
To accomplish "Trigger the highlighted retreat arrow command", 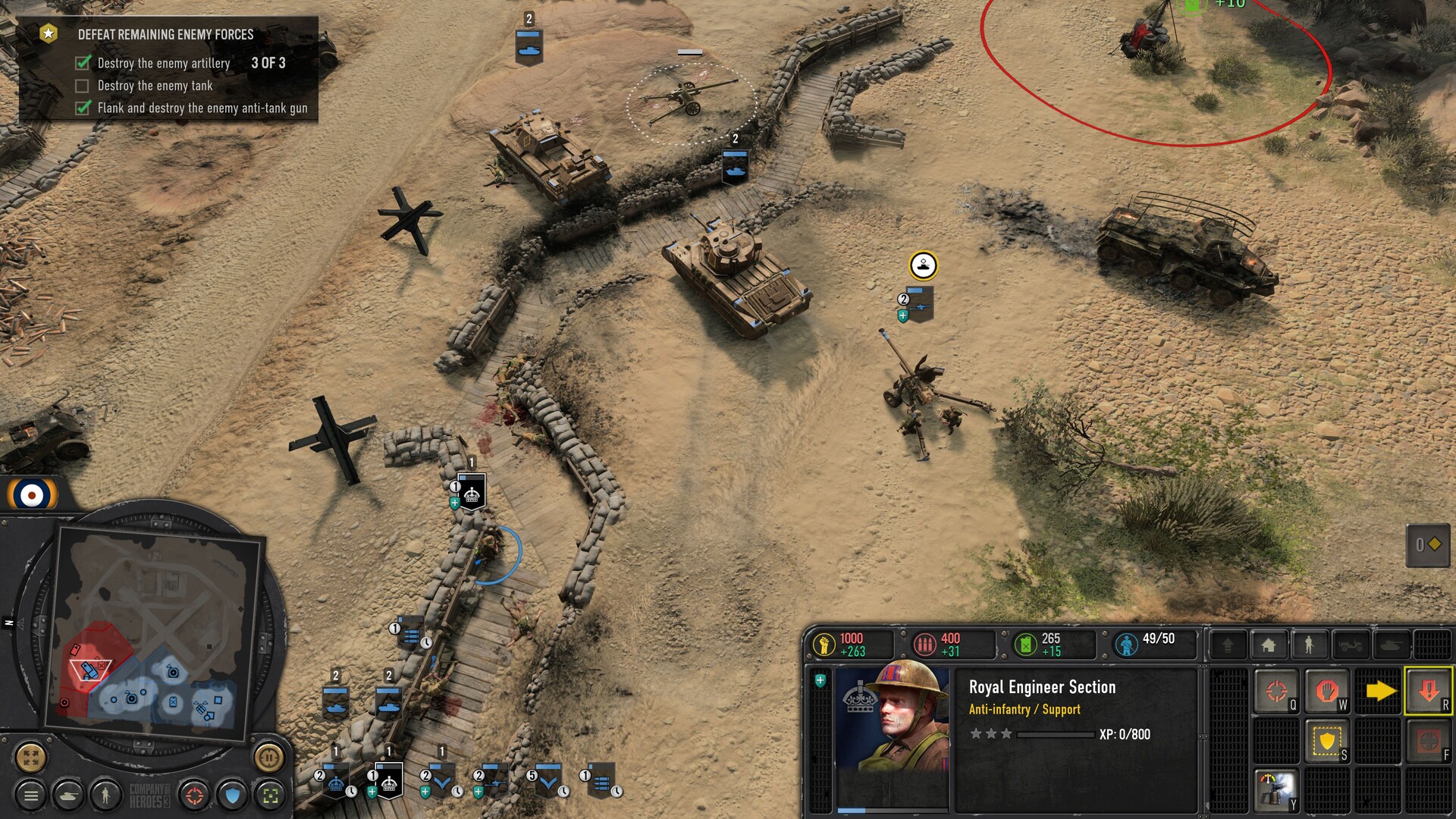I will tap(1429, 691).
